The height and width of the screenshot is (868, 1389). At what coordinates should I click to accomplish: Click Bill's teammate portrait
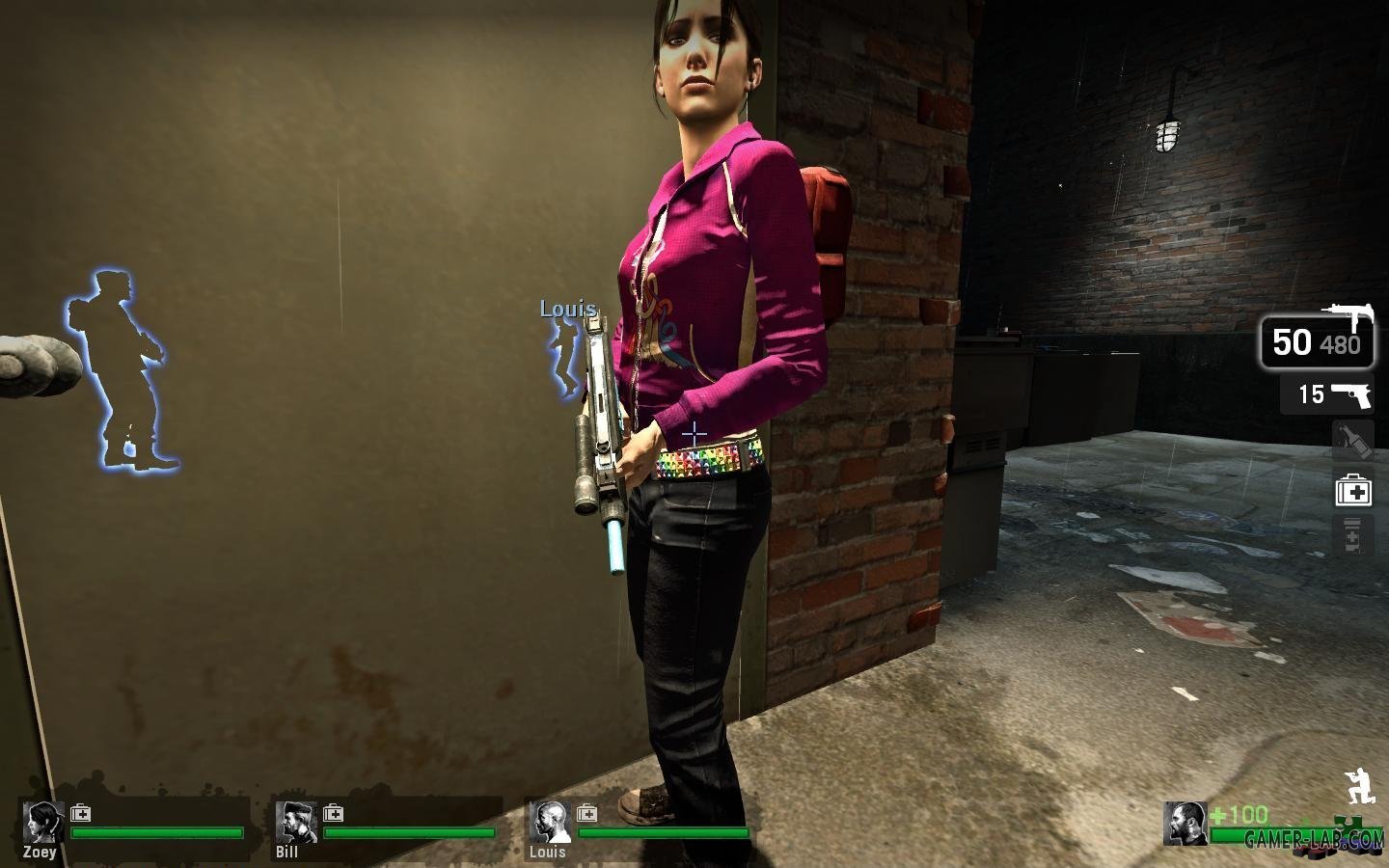coord(295,822)
